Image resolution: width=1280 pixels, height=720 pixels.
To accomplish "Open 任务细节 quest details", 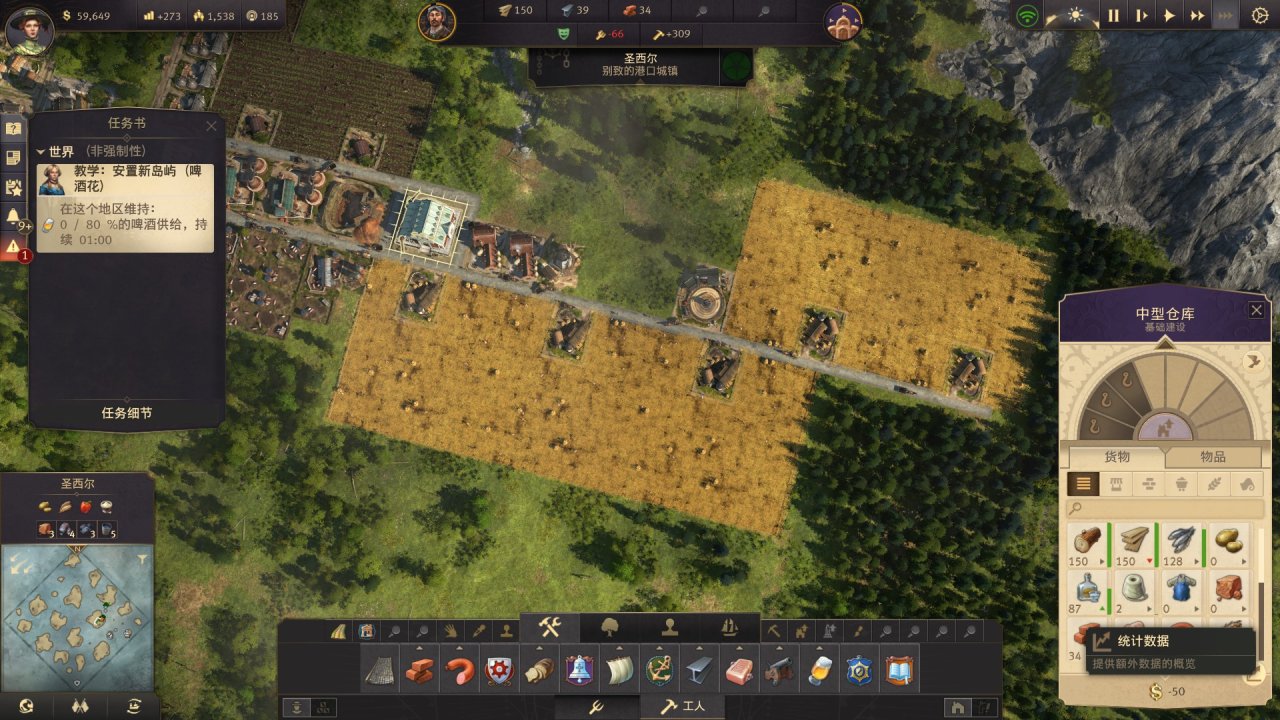I will (127, 413).
